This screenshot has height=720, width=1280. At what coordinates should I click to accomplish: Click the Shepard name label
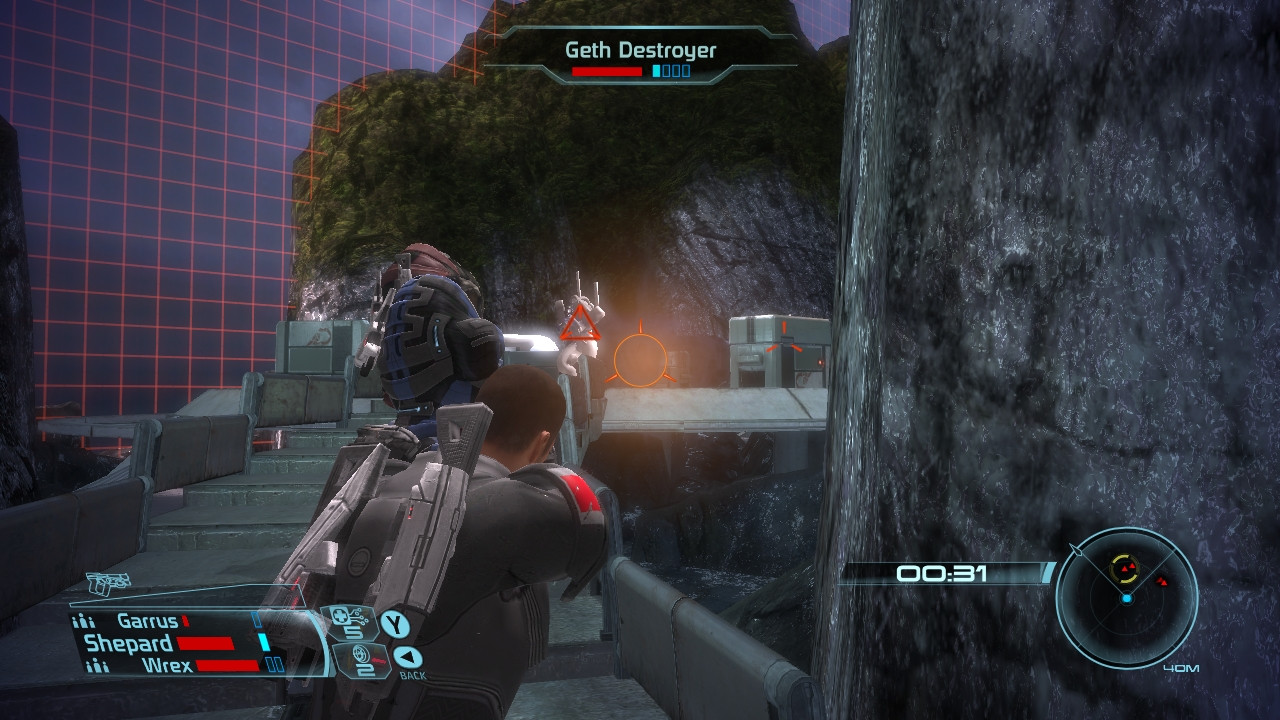pos(130,643)
